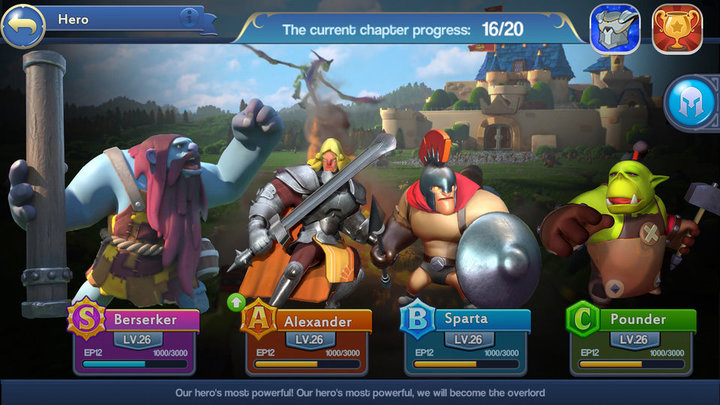This screenshot has width=720, height=405.
Task: Click the green upgrade arrow on Alexander
Action: pos(237,302)
